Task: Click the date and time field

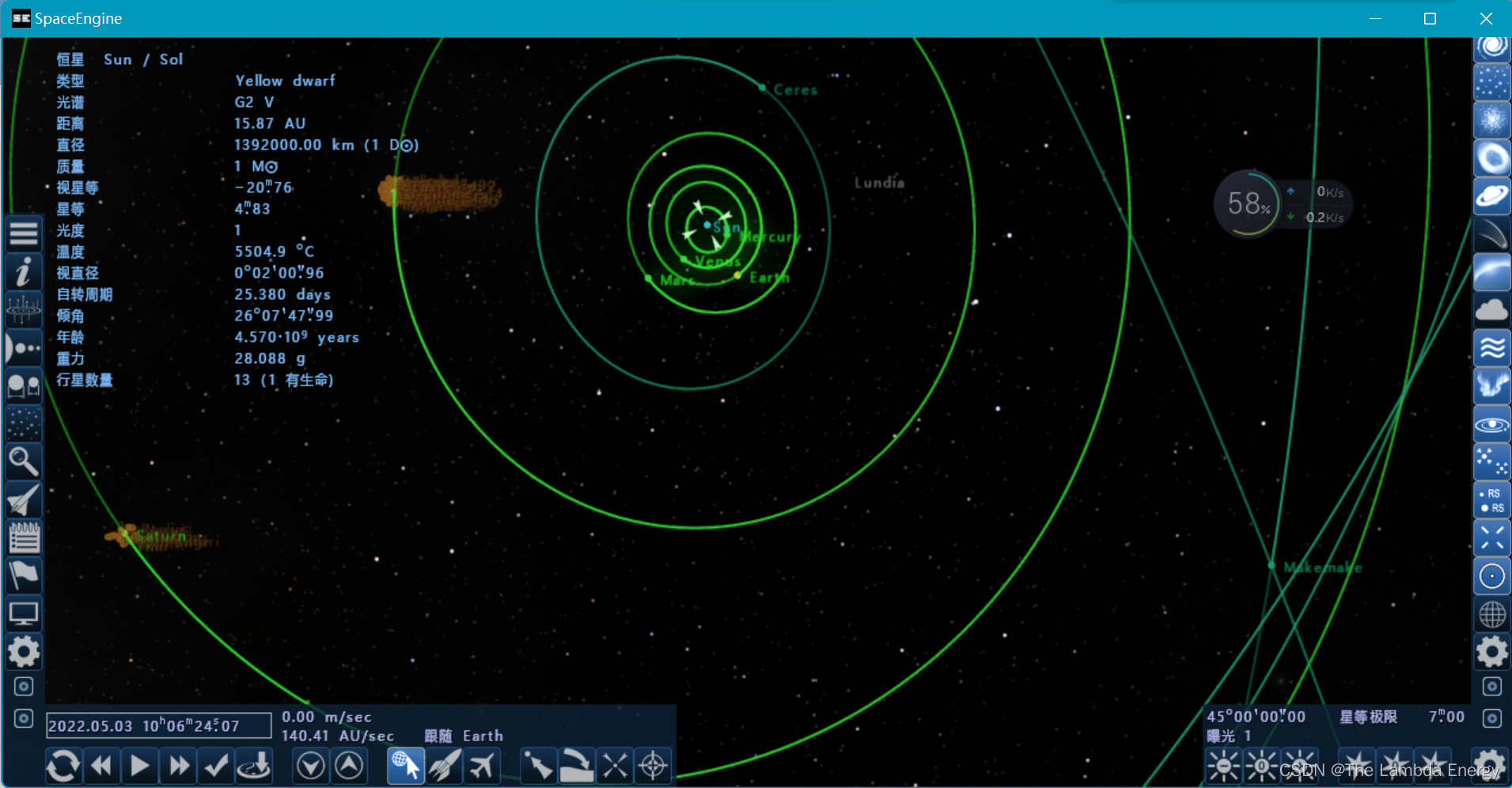Action: tap(158, 725)
